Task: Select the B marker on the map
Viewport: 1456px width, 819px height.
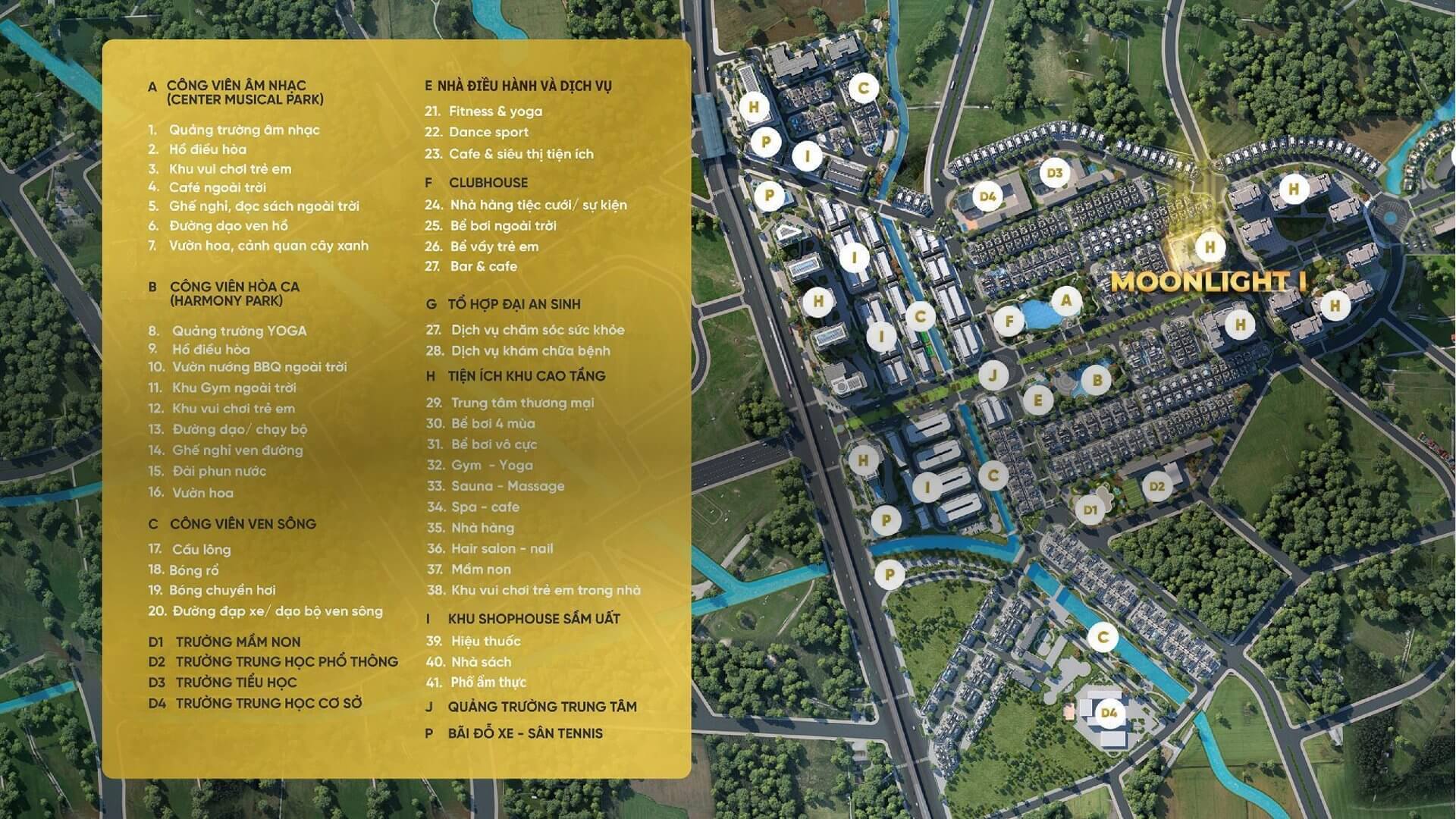Action: pyautogui.click(x=1096, y=380)
